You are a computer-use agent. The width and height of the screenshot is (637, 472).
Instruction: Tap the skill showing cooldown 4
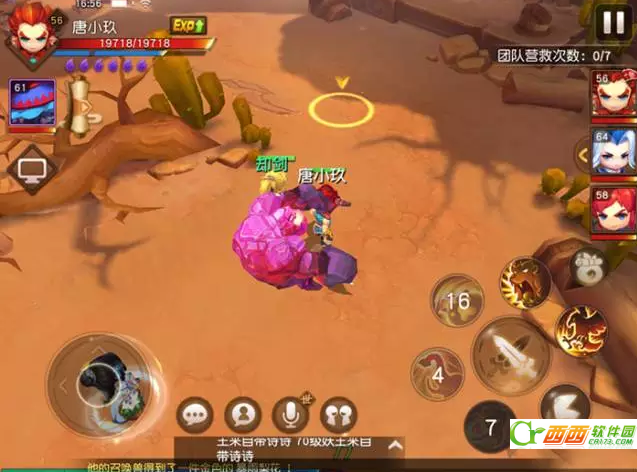[437, 375]
